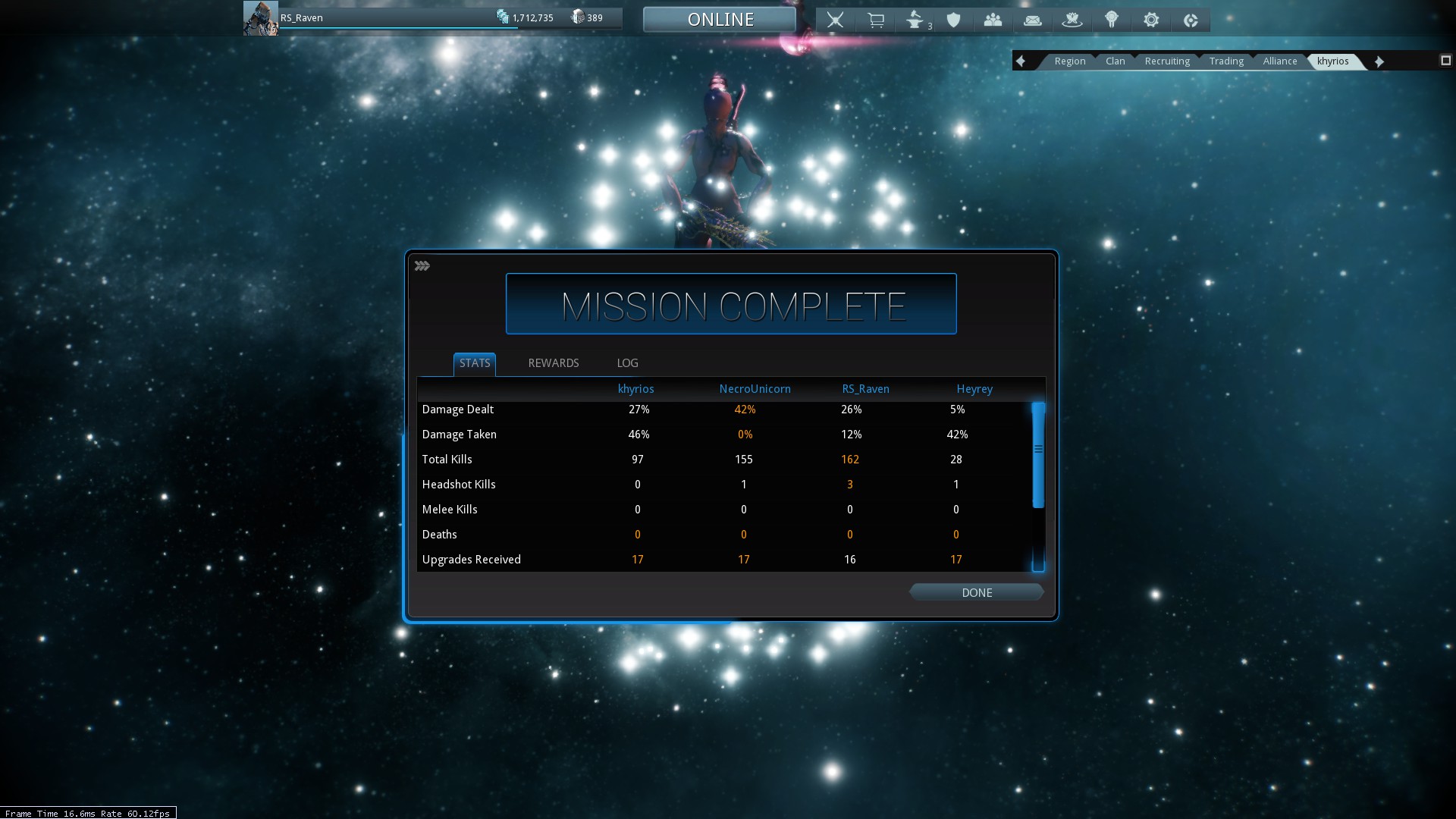Click the ONLINE status button
Image resolution: width=1456 pixels, height=819 pixels.
click(720, 20)
